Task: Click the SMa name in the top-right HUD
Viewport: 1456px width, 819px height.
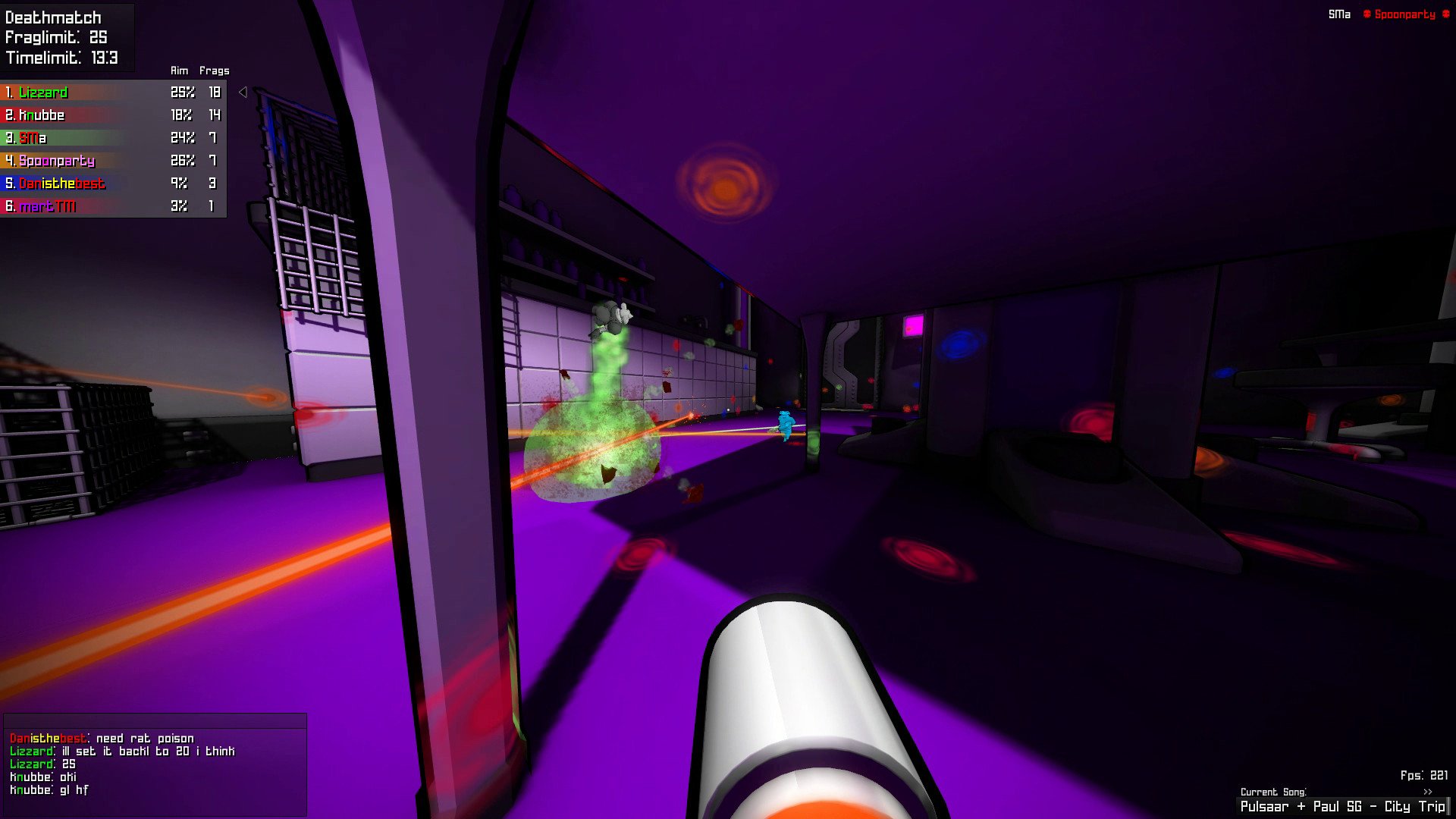Action: [x=1339, y=14]
